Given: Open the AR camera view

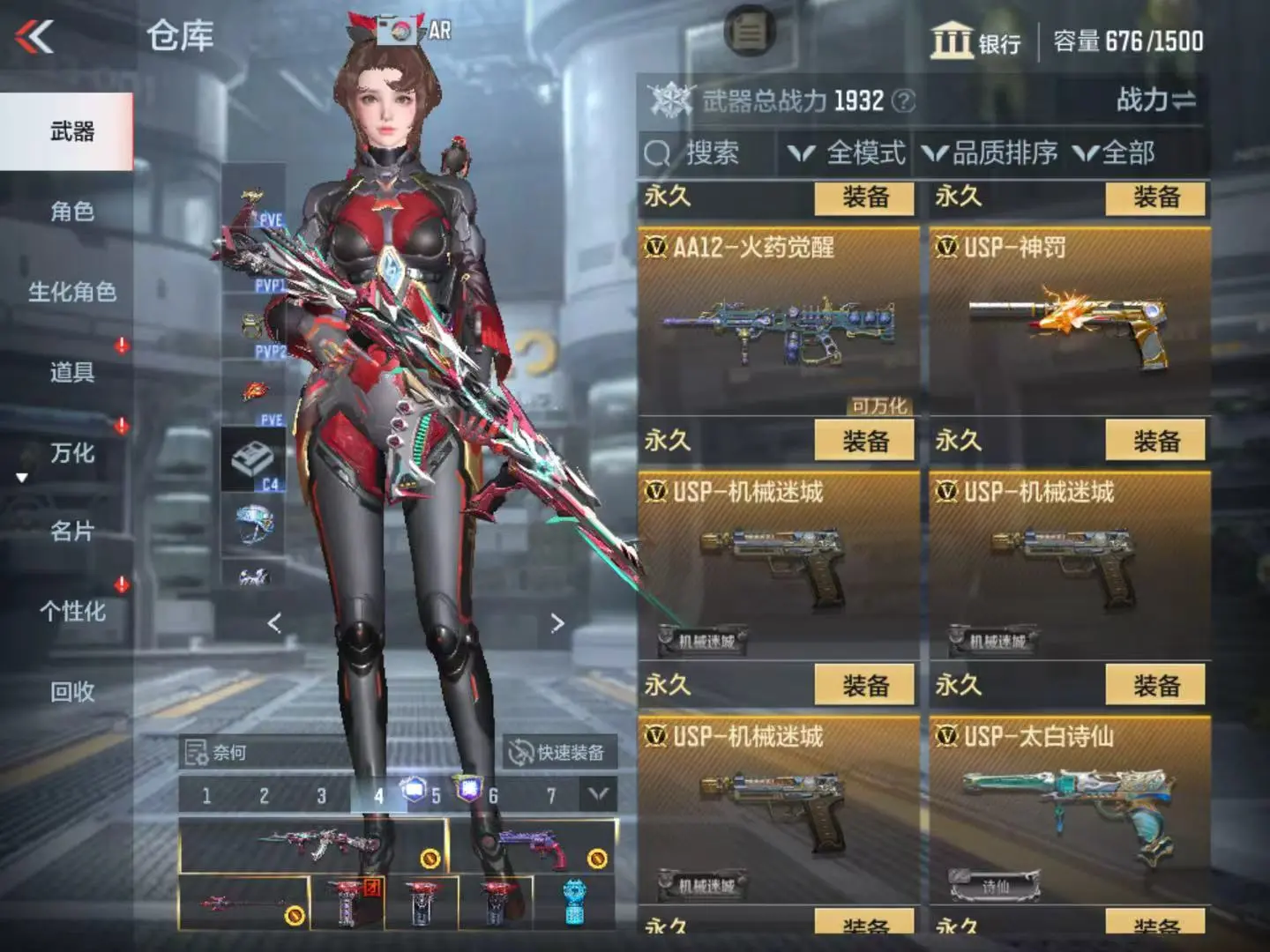Looking at the screenshot, I should (415, 30).
